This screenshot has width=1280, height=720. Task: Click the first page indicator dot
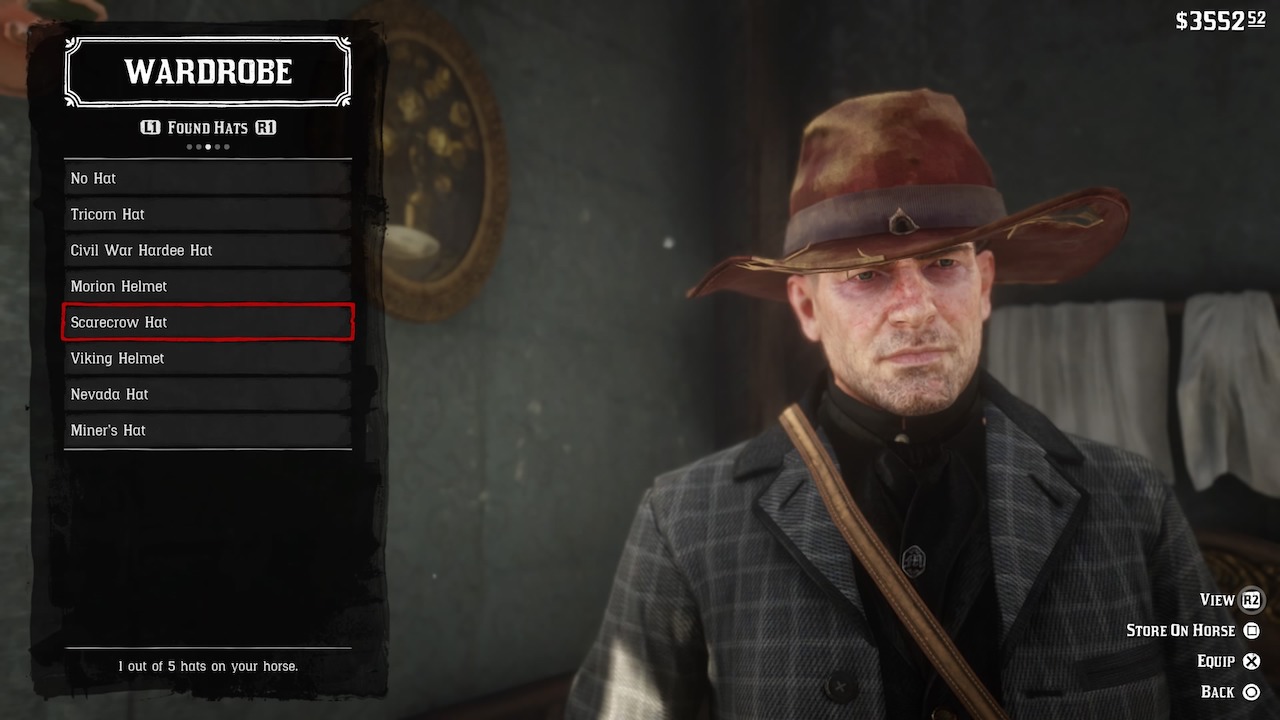pyautogui.click(x=189, y=147)
